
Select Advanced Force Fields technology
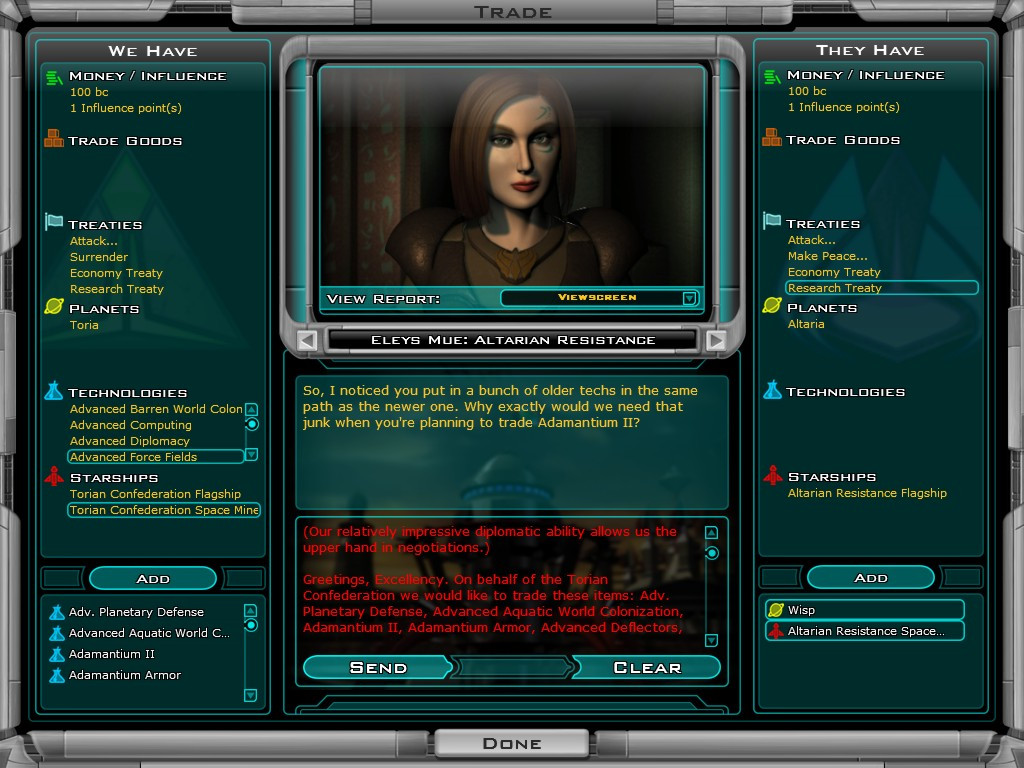(x=134, y=457)
